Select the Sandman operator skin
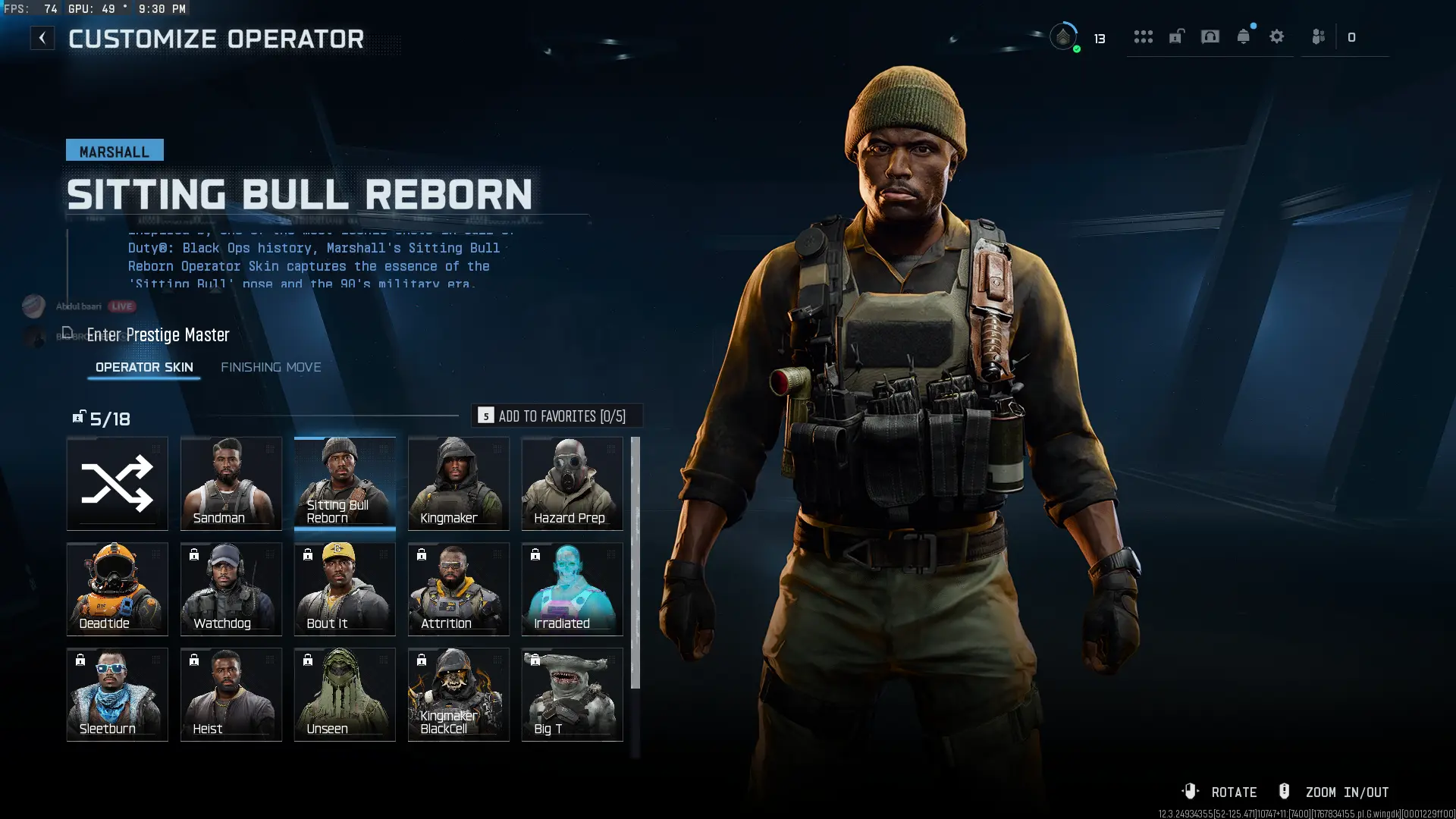The image size is (1456, 819). pyautogui.click(x=231, y=483)
